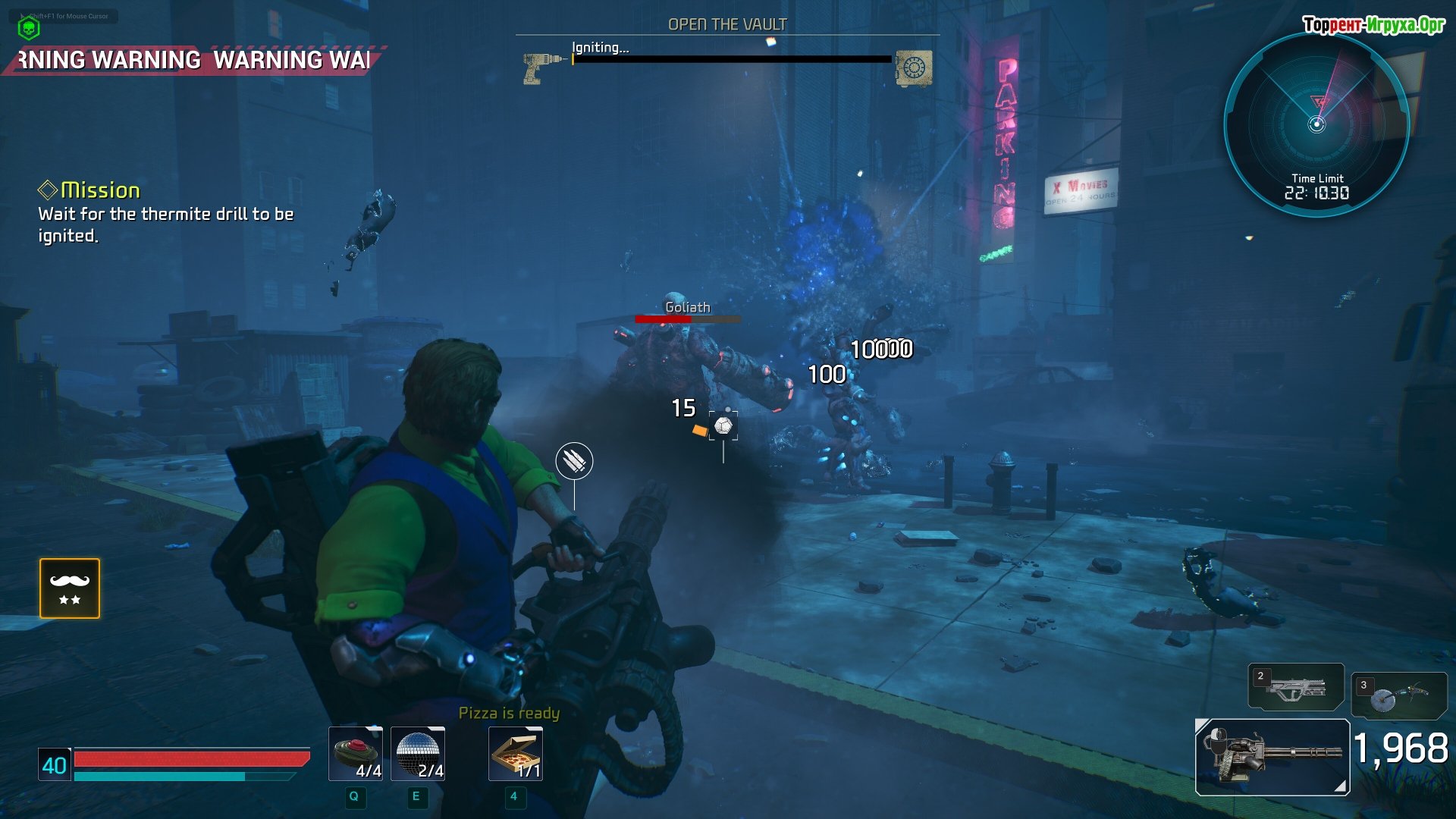
Task: Use the pizza item slot
Action: click(516, 753)
